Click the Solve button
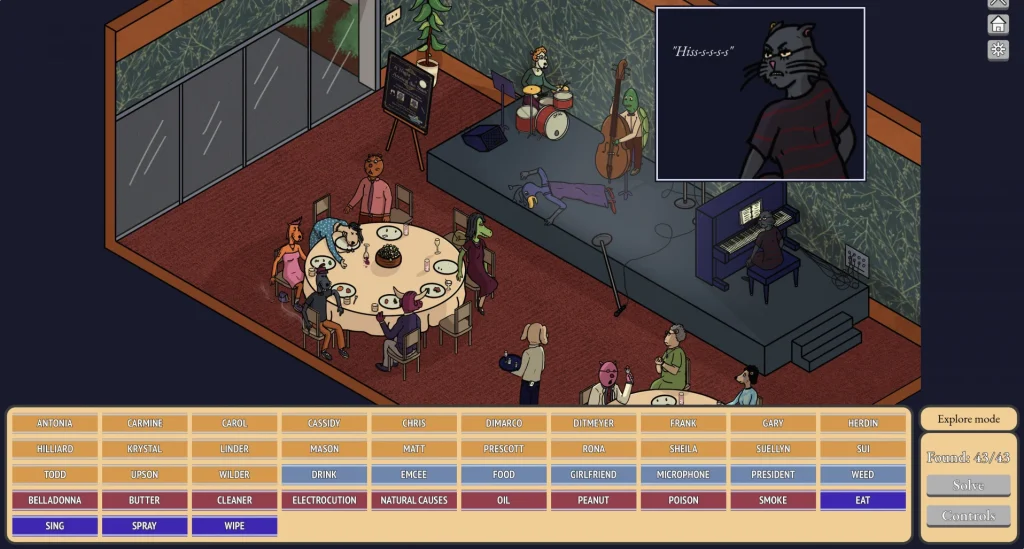The width and height of the screenshot is (1024, 549). pyautogui.click(x=967, y=485)
